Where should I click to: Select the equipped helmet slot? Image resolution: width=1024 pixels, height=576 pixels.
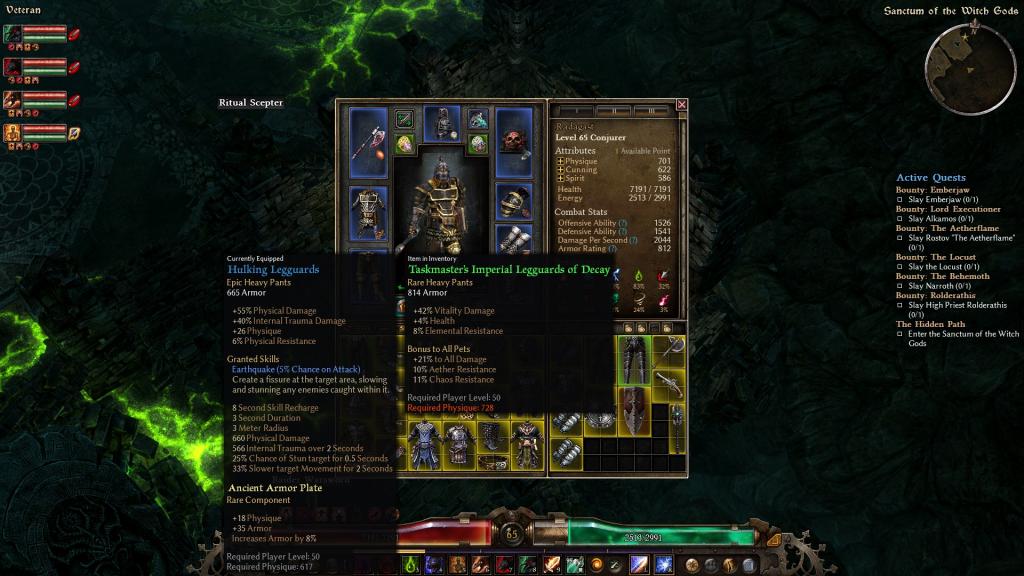pyautogui.click(x=441, y=123)
